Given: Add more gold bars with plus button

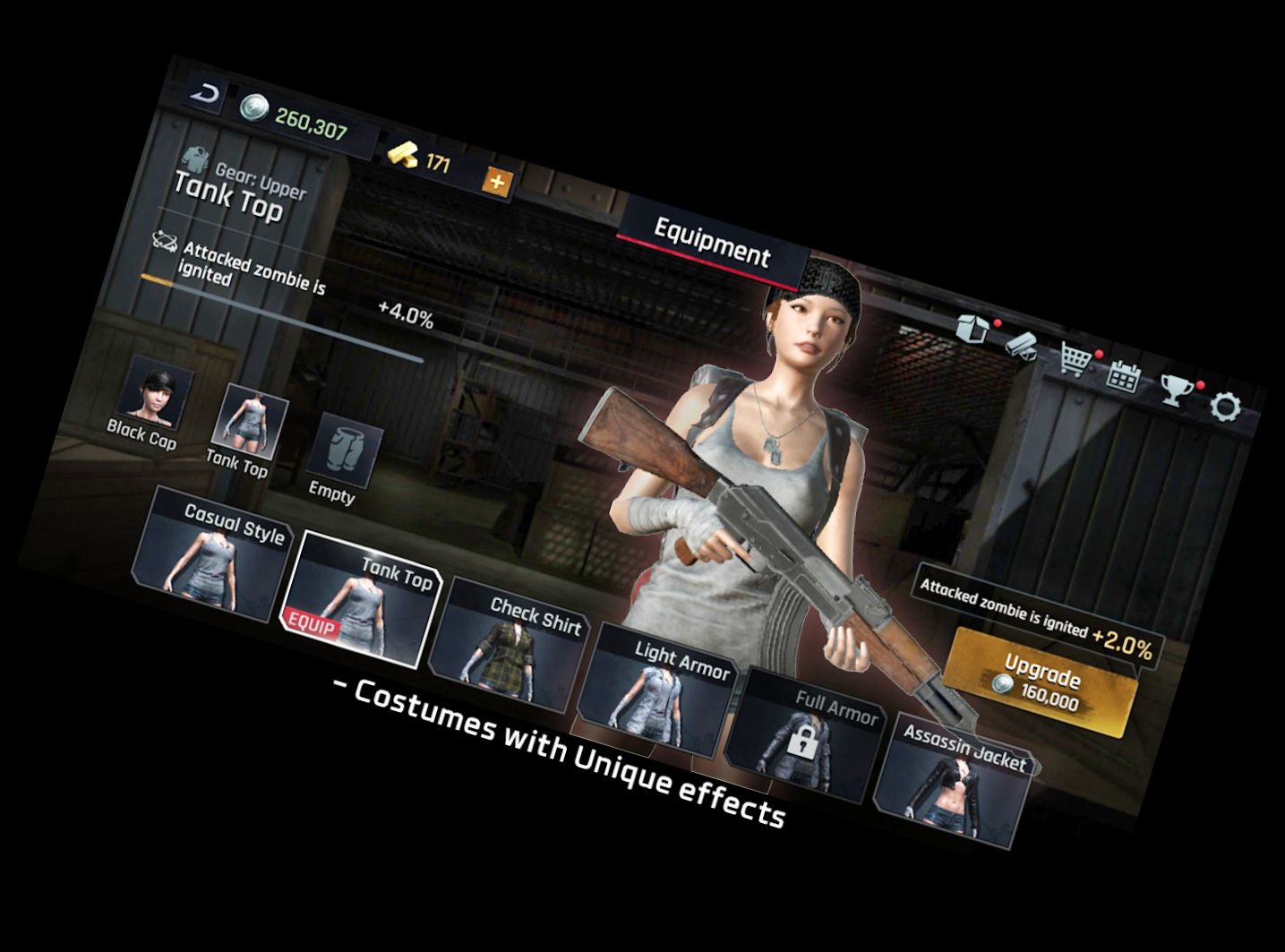Looking at the screenshot, I should [x=496, y=184].
